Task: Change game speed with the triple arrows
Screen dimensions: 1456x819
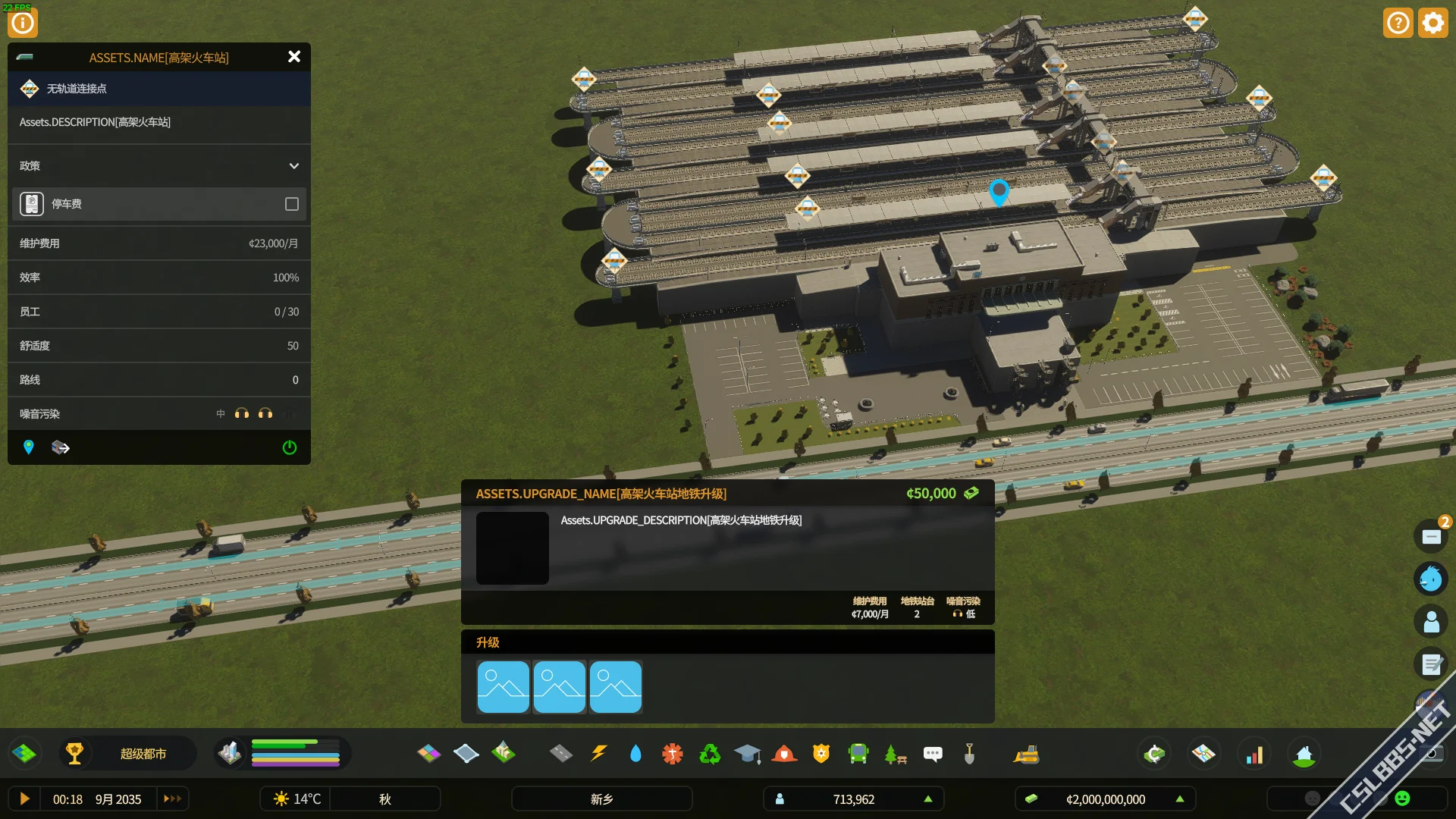Action: 173,799
